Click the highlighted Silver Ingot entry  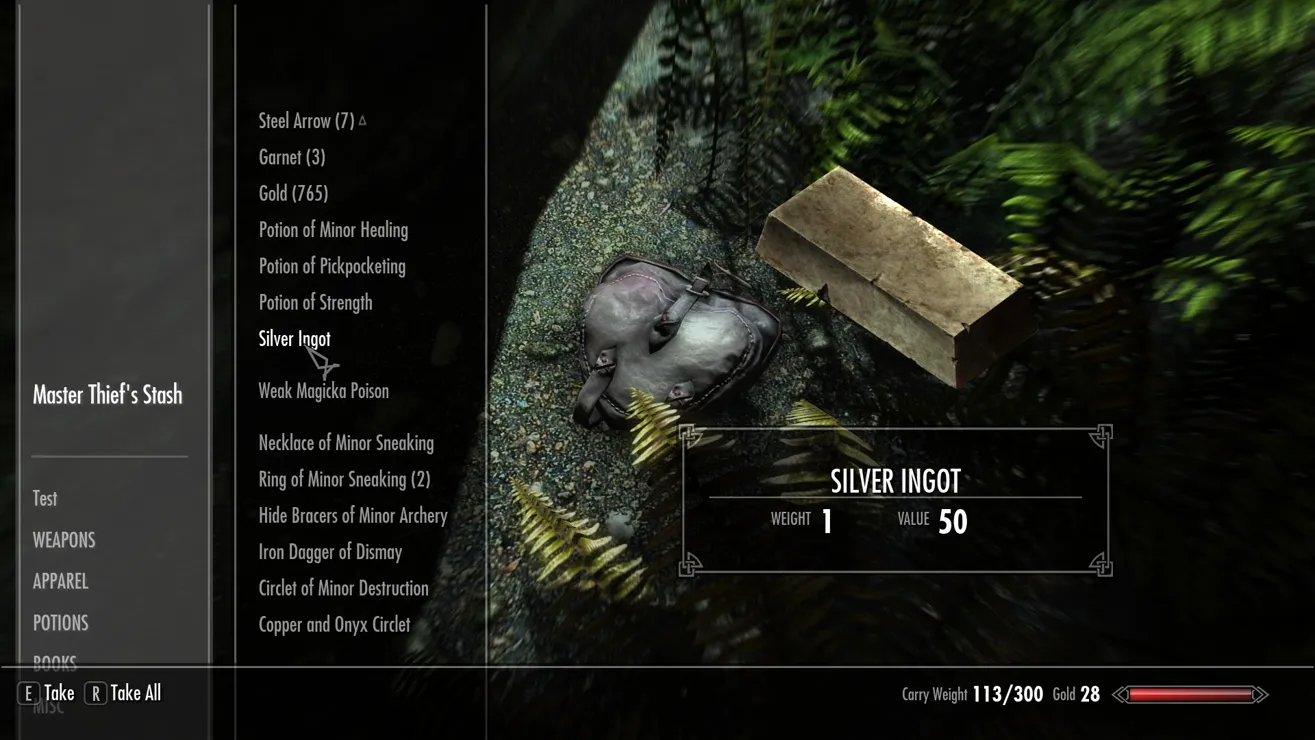(294, 339)
